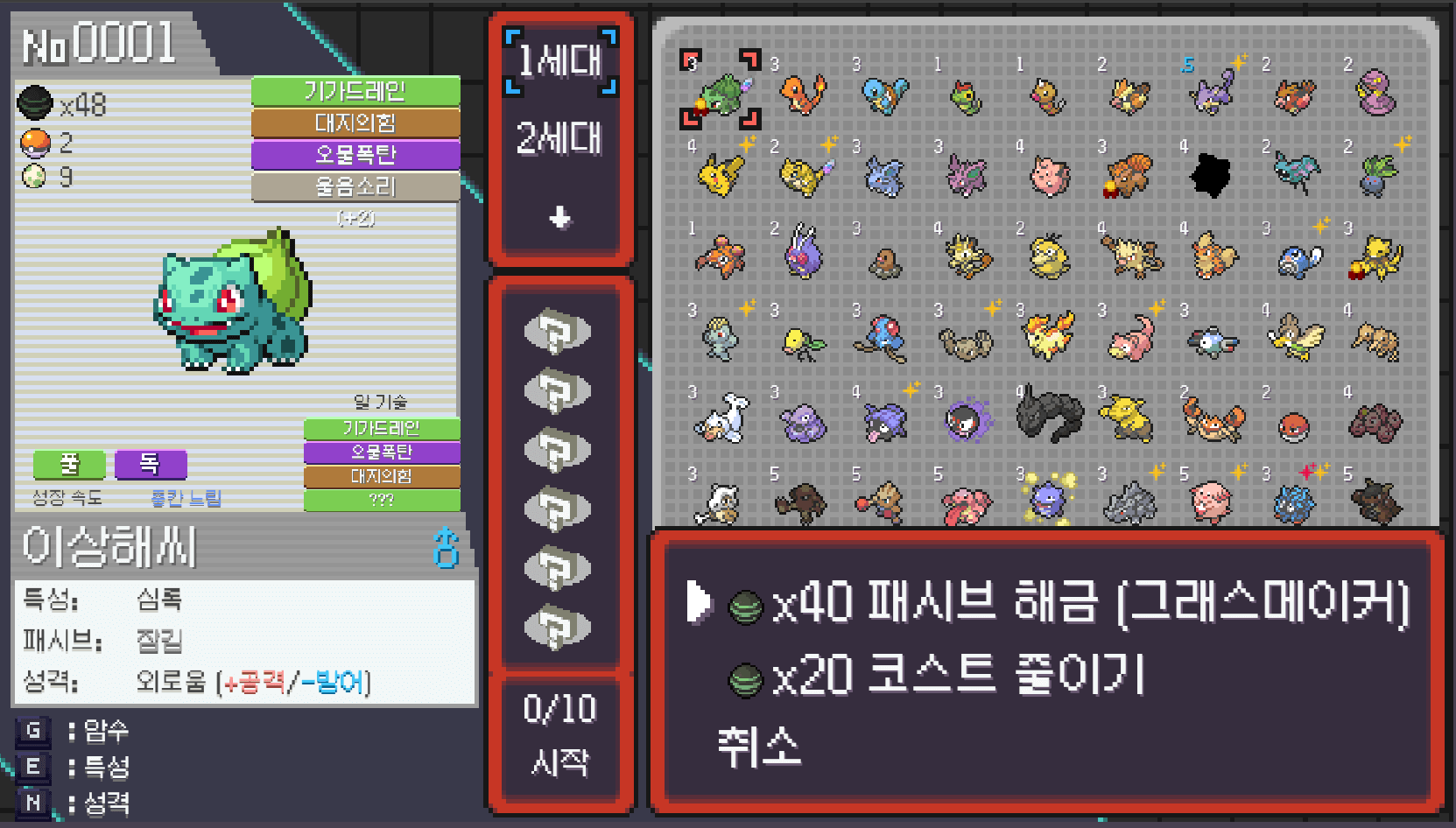
Task: Click the N key hint icon for 성격
Action: coord(32,803)
